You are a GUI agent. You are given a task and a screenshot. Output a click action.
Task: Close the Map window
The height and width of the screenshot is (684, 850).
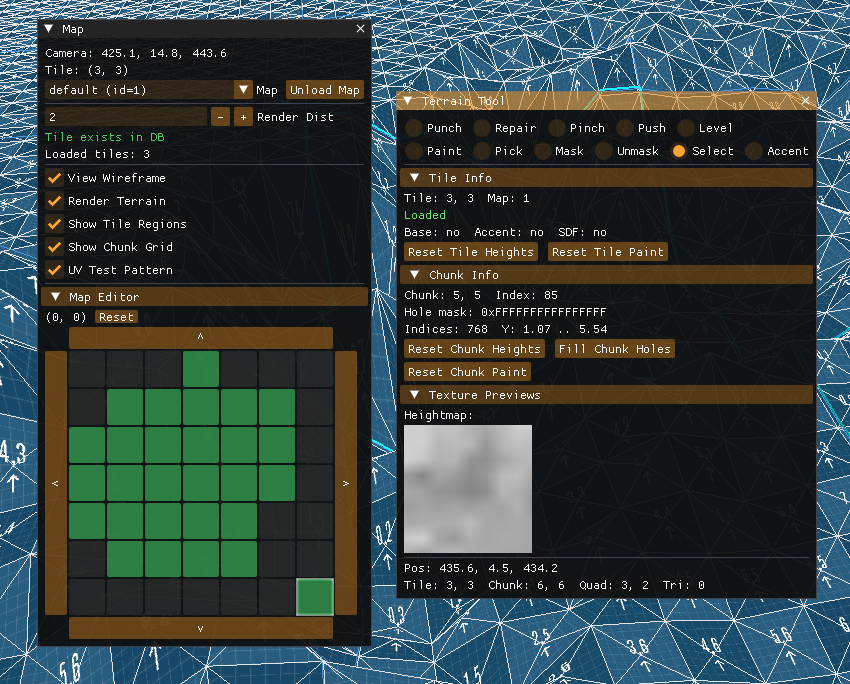pos(360,29)
